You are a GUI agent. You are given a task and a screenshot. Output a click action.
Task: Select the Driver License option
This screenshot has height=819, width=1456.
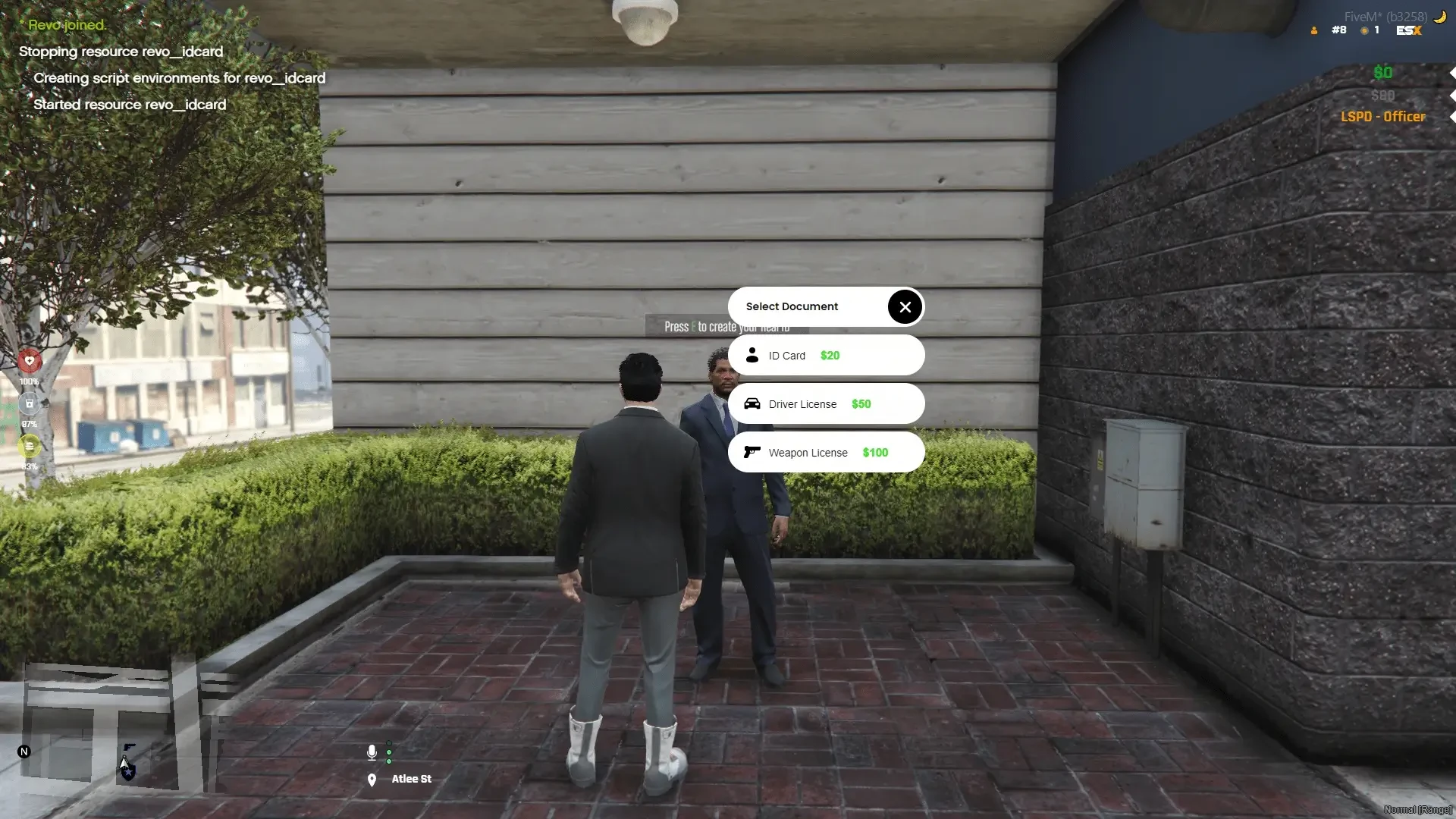point(825,404)
